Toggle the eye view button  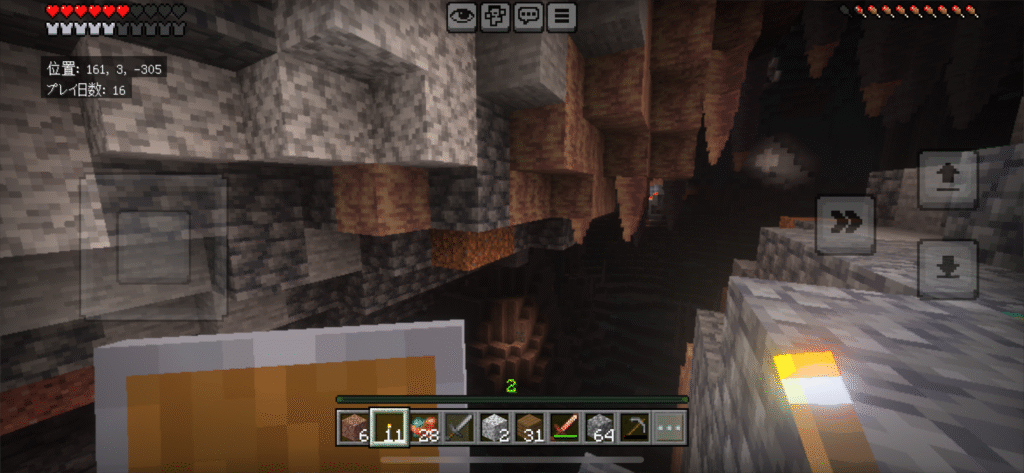click(x=462, y=15)
